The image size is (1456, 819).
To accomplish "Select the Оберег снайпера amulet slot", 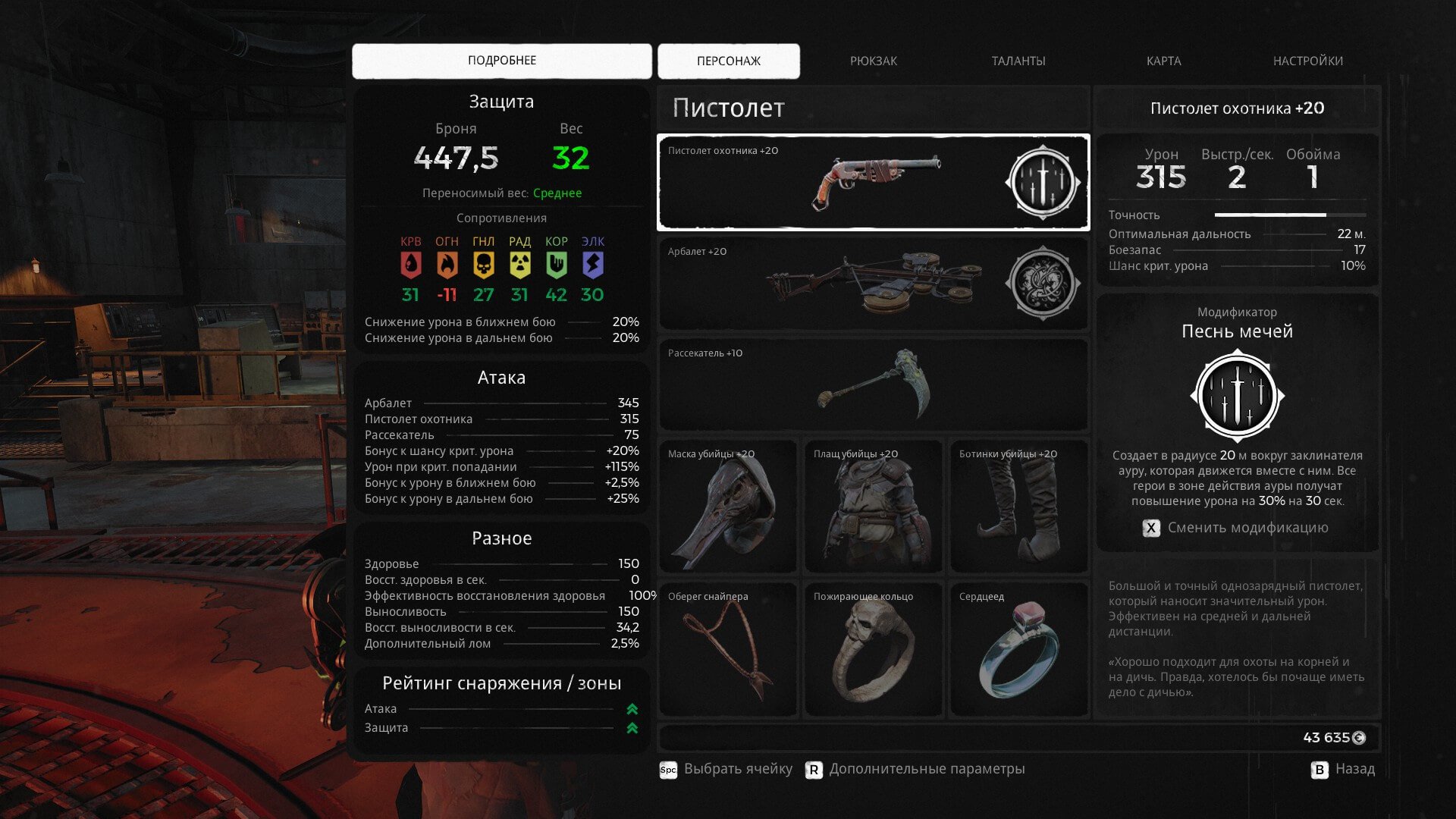I will pyautogui.click(x=728, y=649).
